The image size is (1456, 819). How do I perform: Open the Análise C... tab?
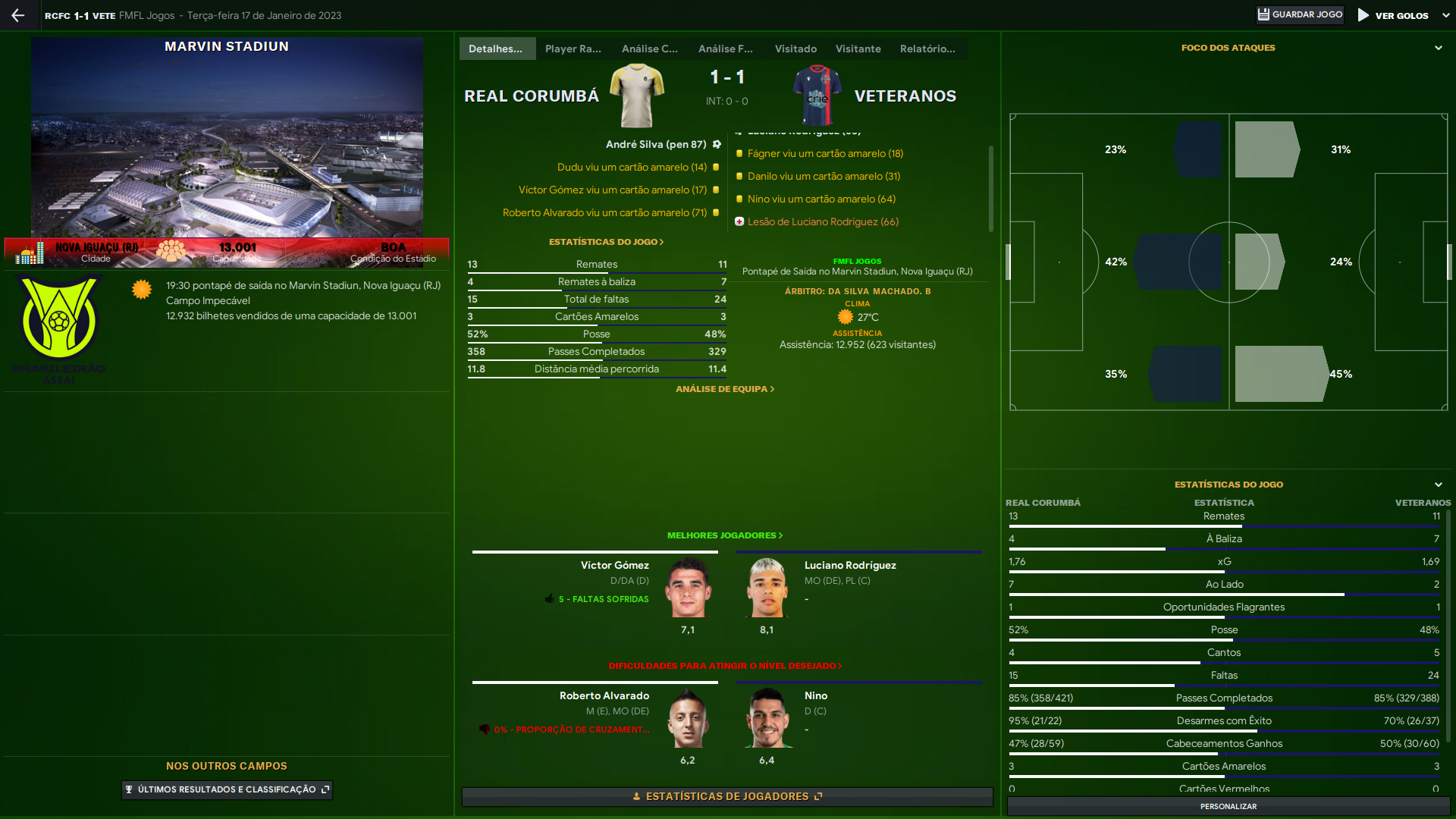[649, 49]
